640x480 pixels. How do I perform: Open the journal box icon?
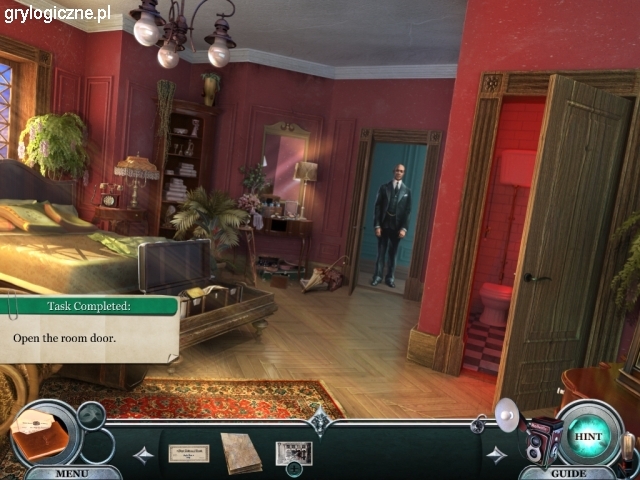tap(41, 432)
